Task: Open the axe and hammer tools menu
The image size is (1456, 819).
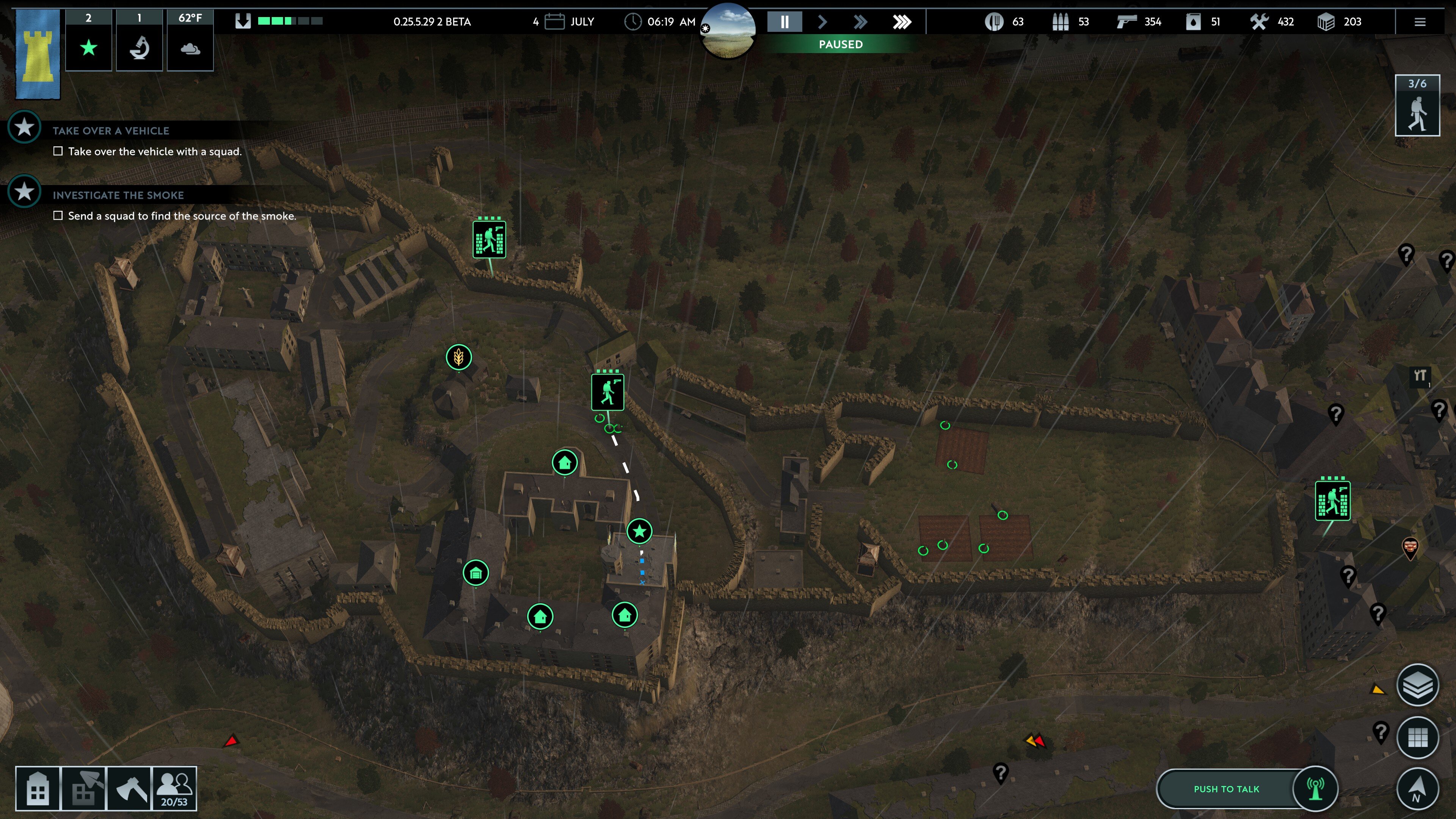Action: click(x=129, y=789)
